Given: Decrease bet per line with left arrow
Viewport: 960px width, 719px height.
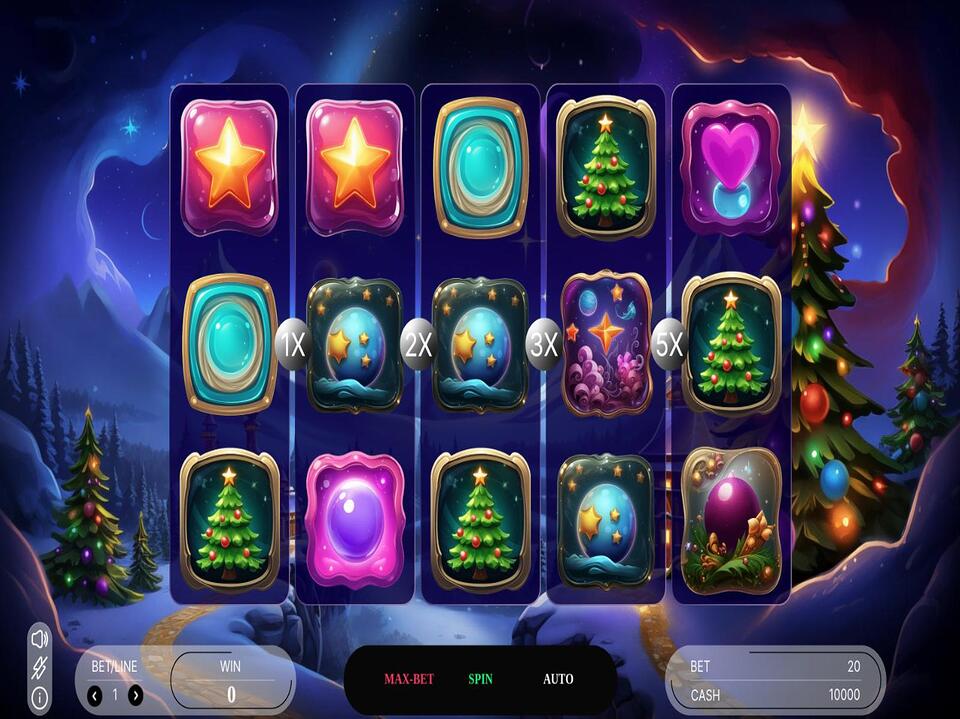Looking at the screenshot, I should tap(95, 695).
